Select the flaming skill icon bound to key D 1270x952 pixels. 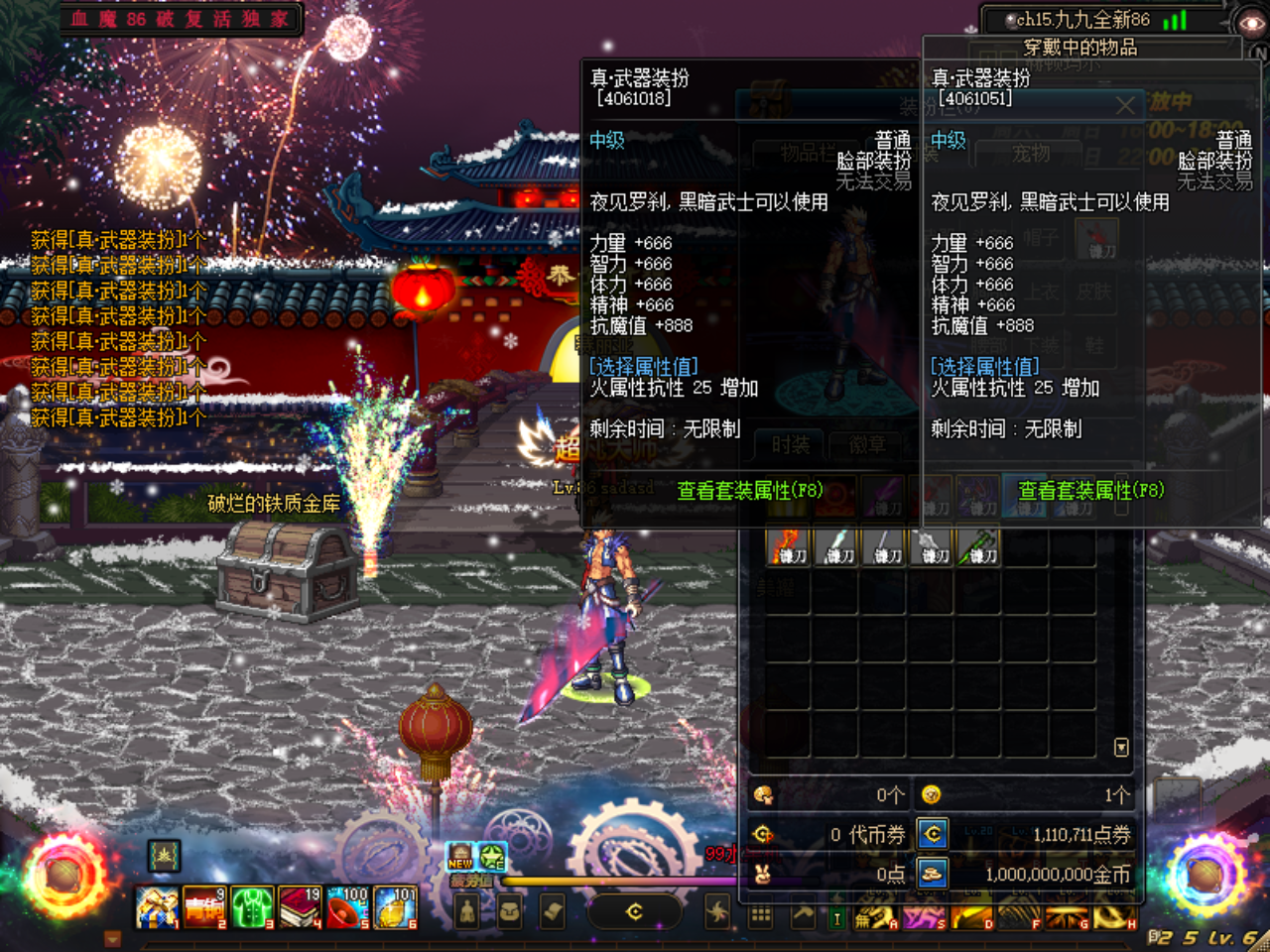point(972,916)
